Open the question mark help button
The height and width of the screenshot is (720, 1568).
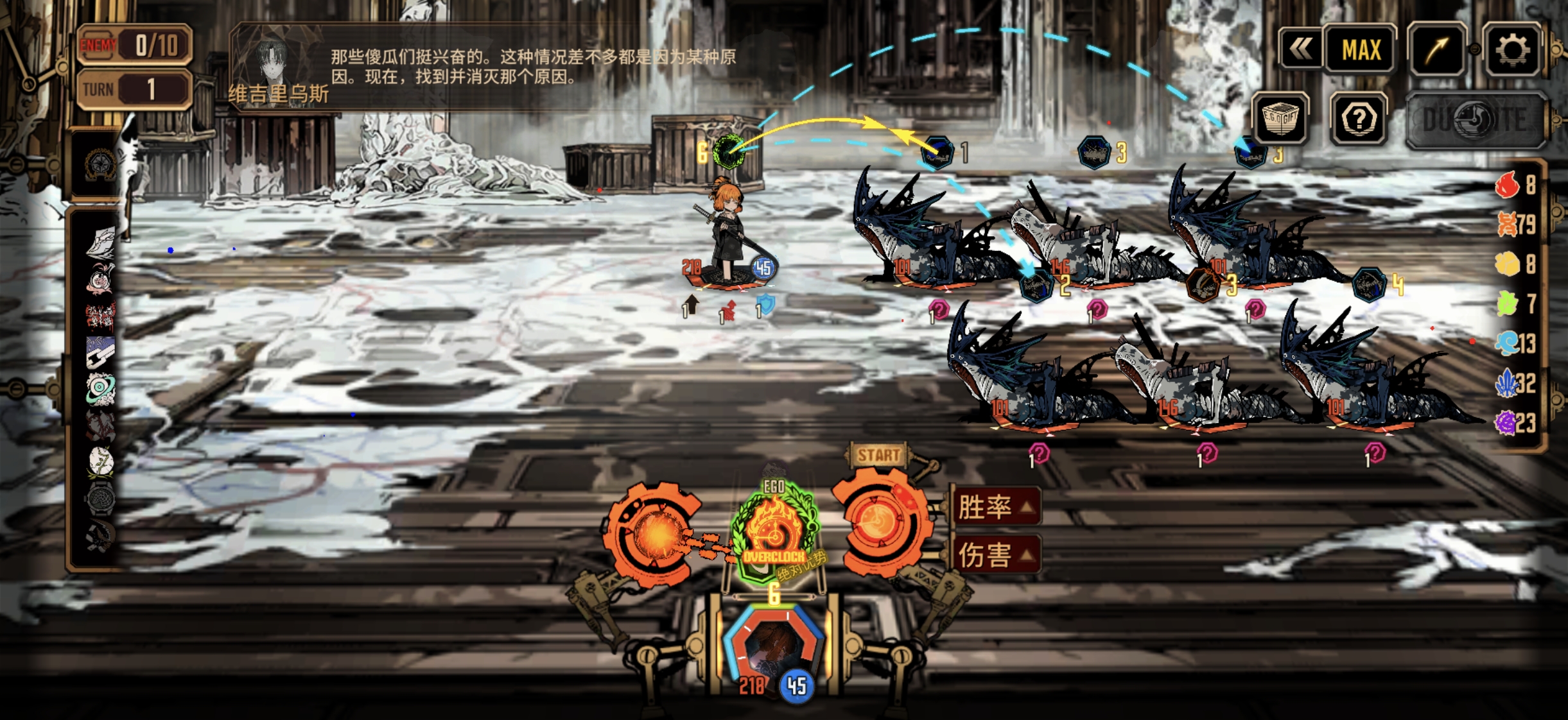point(1359,119)
